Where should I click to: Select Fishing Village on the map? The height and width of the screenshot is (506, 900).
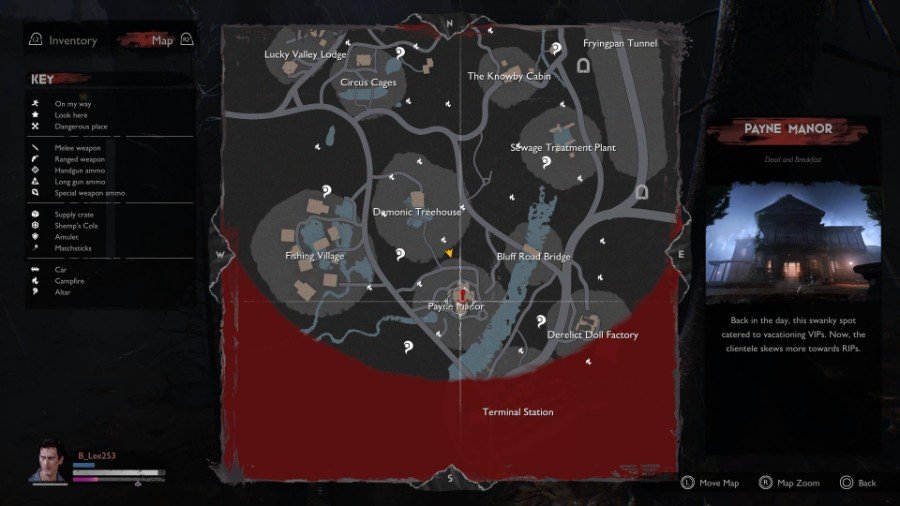(x=315, y=256)
